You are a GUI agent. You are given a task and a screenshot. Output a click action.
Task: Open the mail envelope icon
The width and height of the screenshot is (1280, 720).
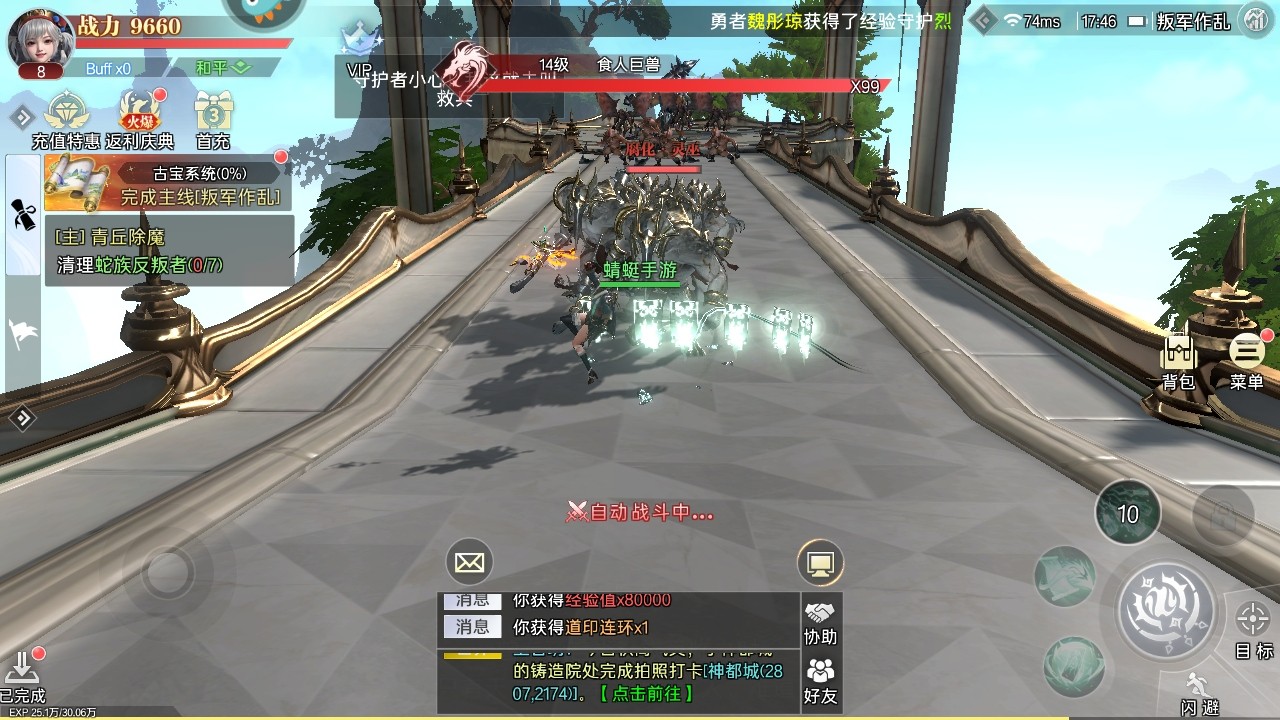[468, 562]
